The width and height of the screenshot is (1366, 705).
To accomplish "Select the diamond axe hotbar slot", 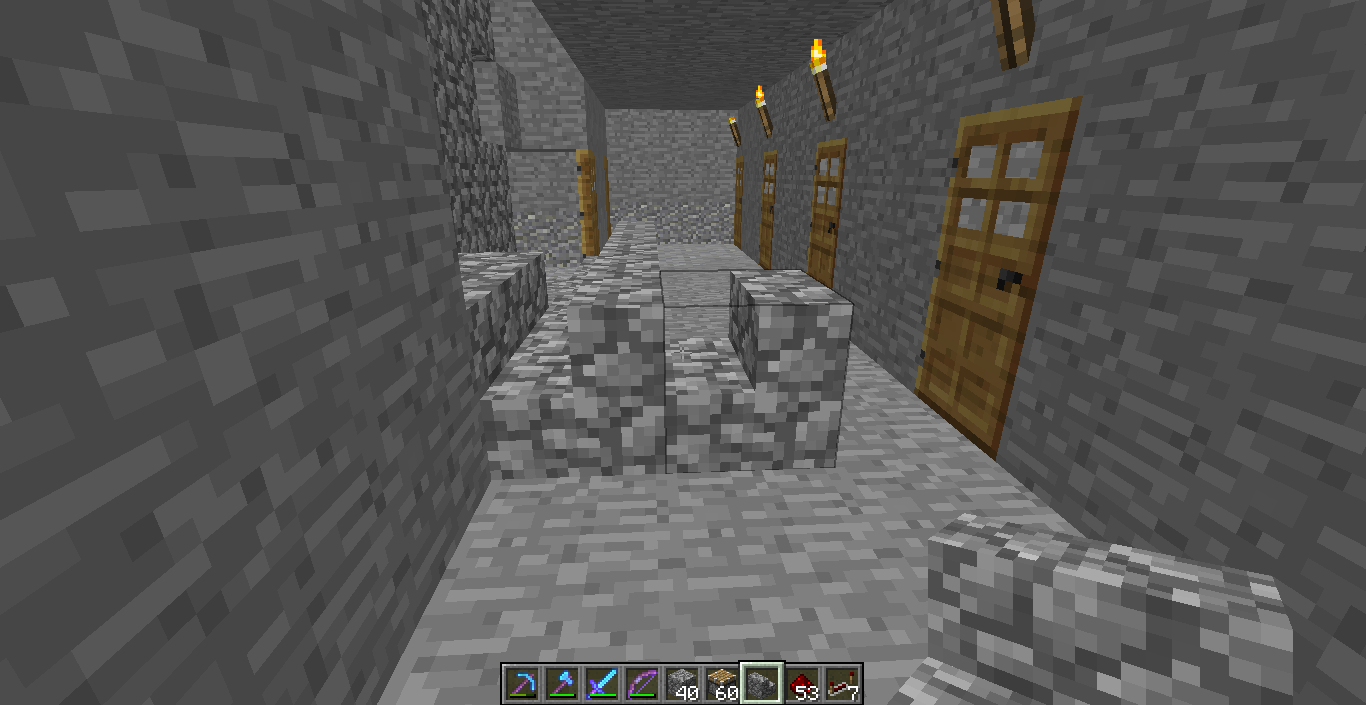I will pyautogui.click(x=561, y=684).
